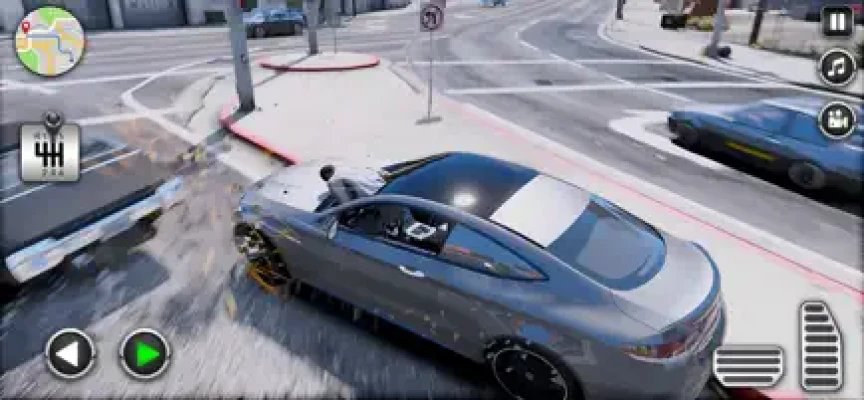Hit the brake pedal
The width and height of the screenshot is (864, 400).
(748, 365)
